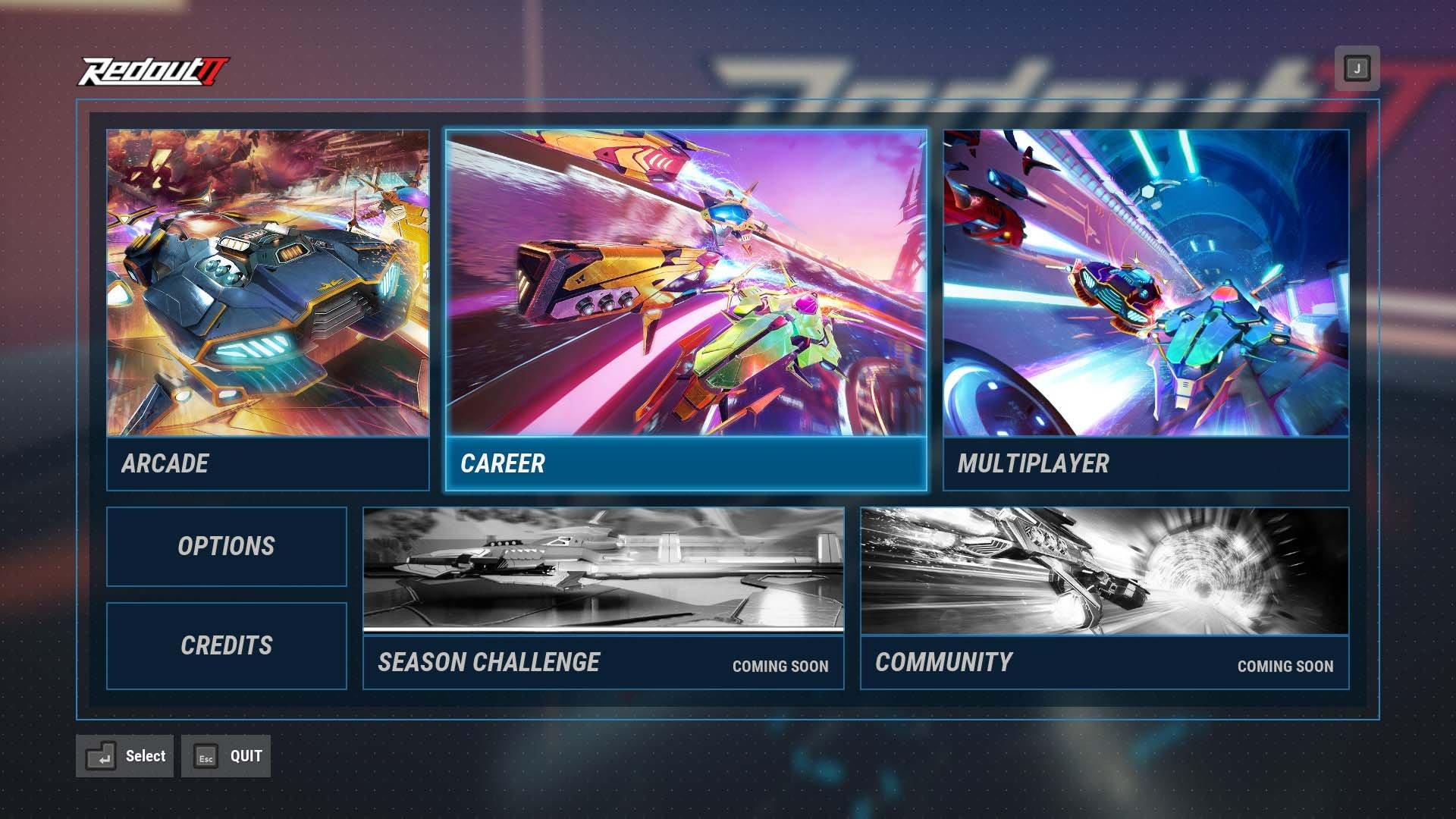Open the Options menu
Screen dimensions: 1456x819
[225, 546]
